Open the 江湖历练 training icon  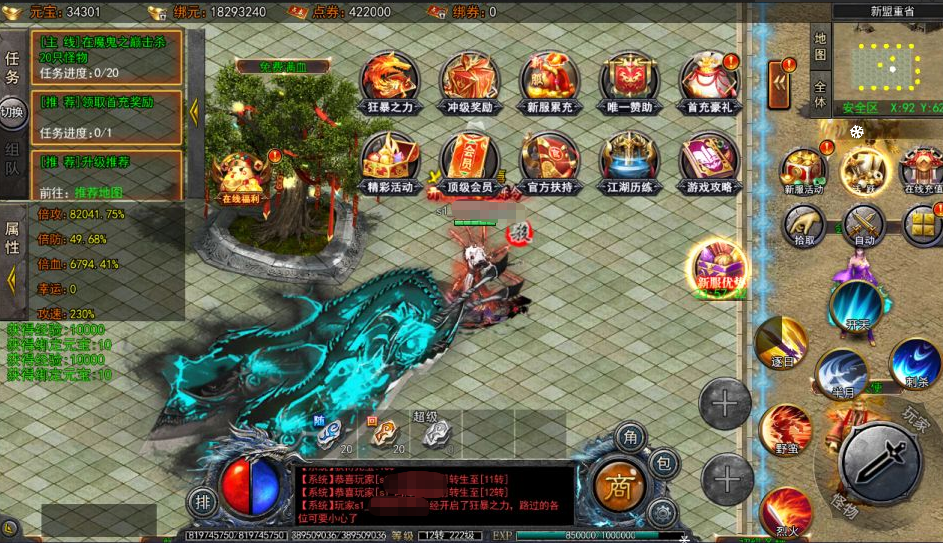tap(629, 159)
